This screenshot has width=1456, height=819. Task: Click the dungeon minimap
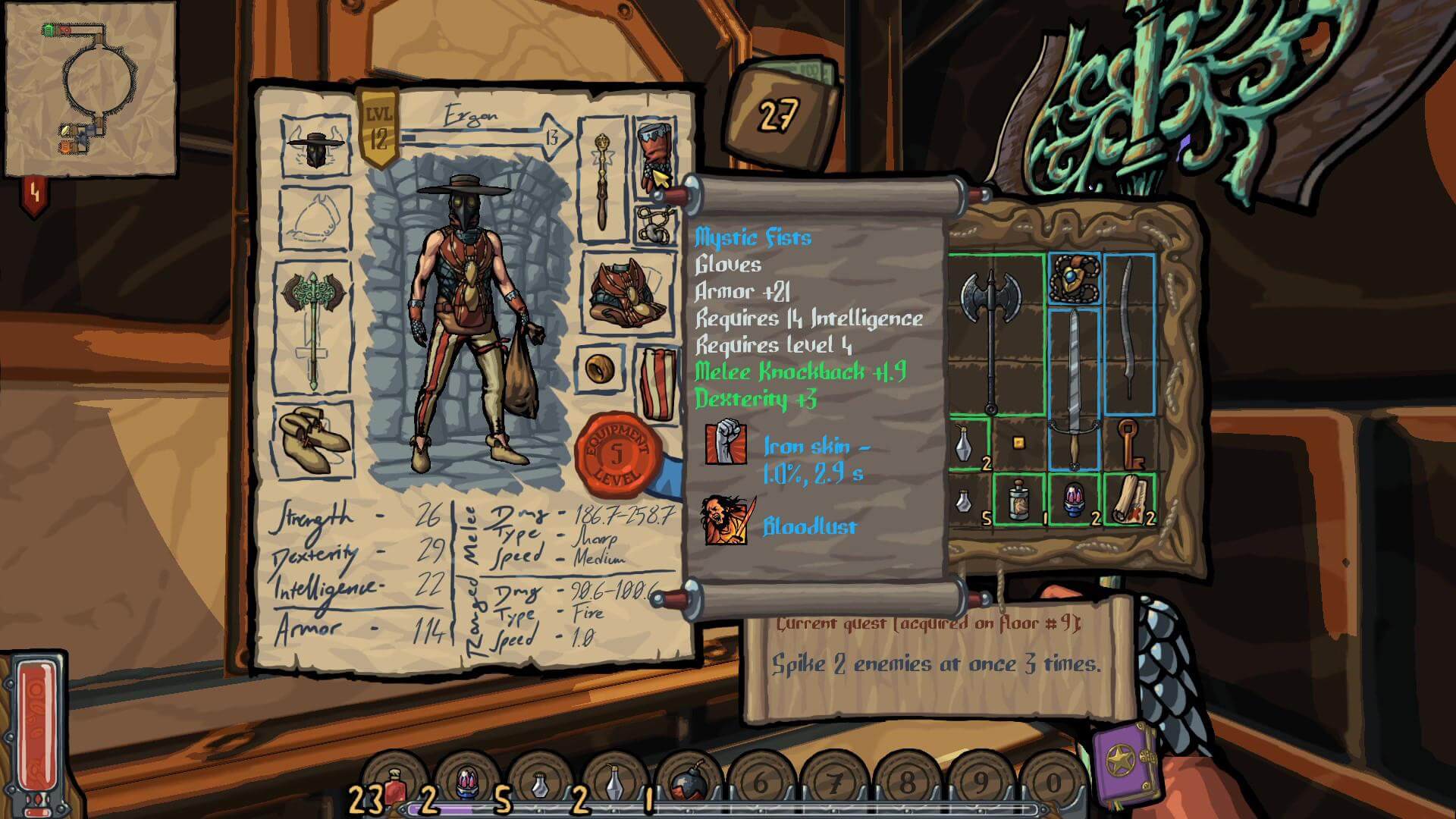pos(91,87)
